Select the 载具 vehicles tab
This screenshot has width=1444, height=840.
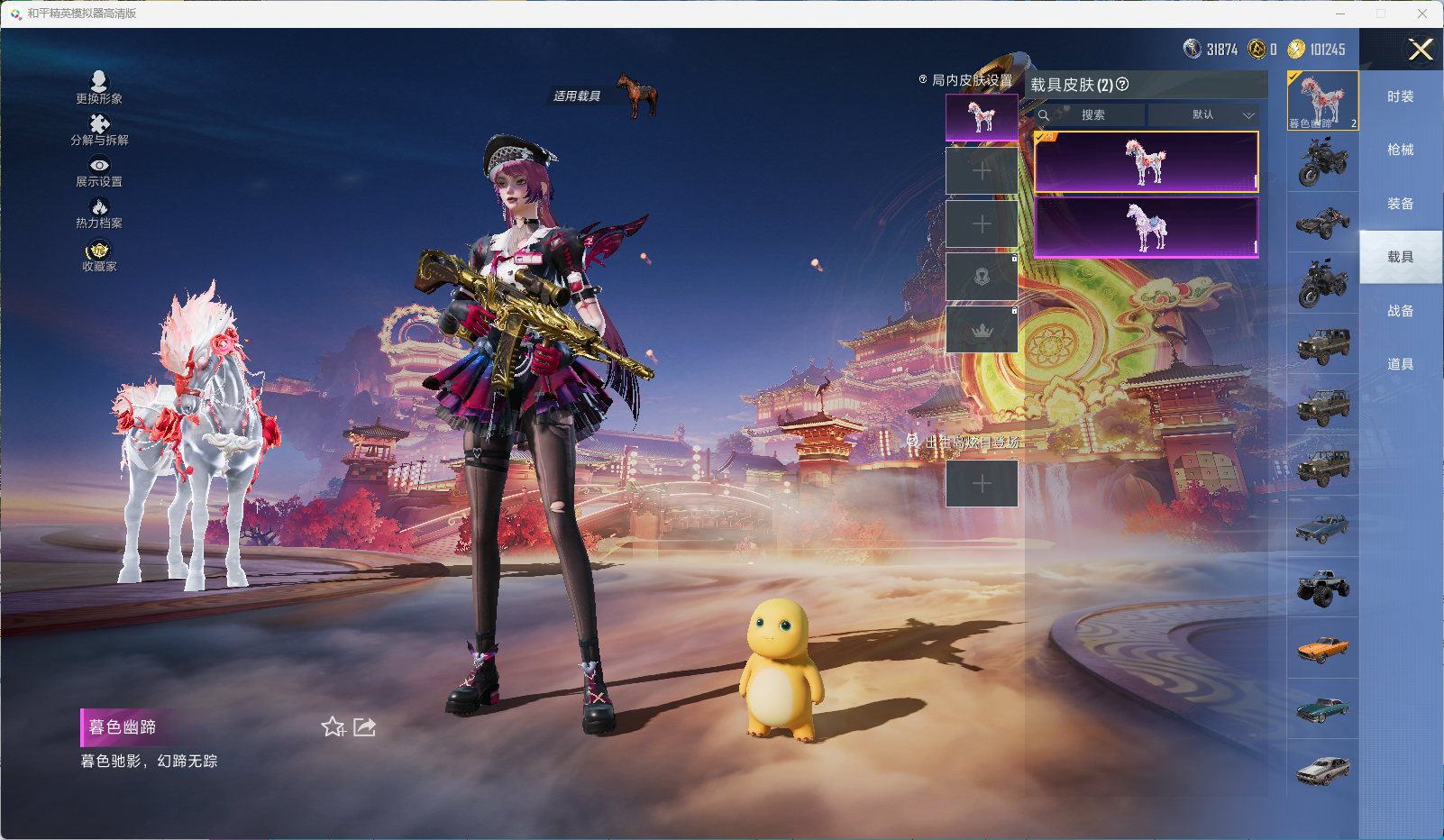1400,257
